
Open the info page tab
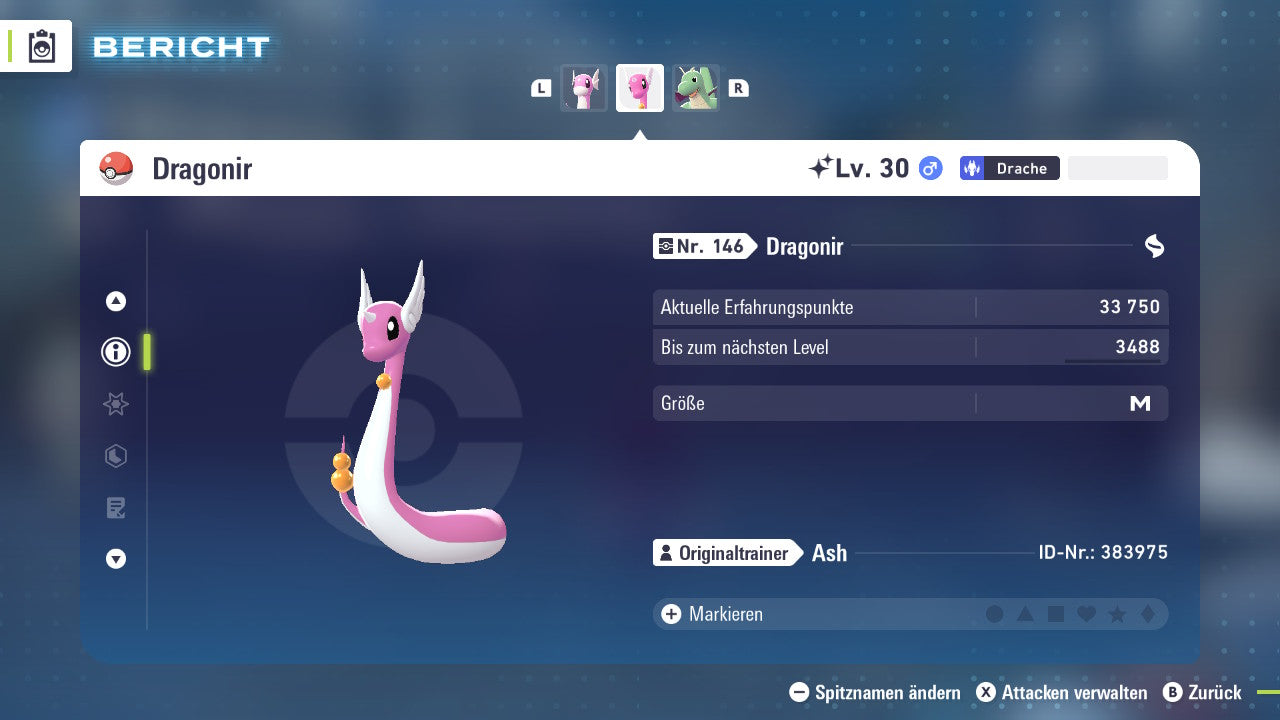pyautogui.click(x=116, y=352)
